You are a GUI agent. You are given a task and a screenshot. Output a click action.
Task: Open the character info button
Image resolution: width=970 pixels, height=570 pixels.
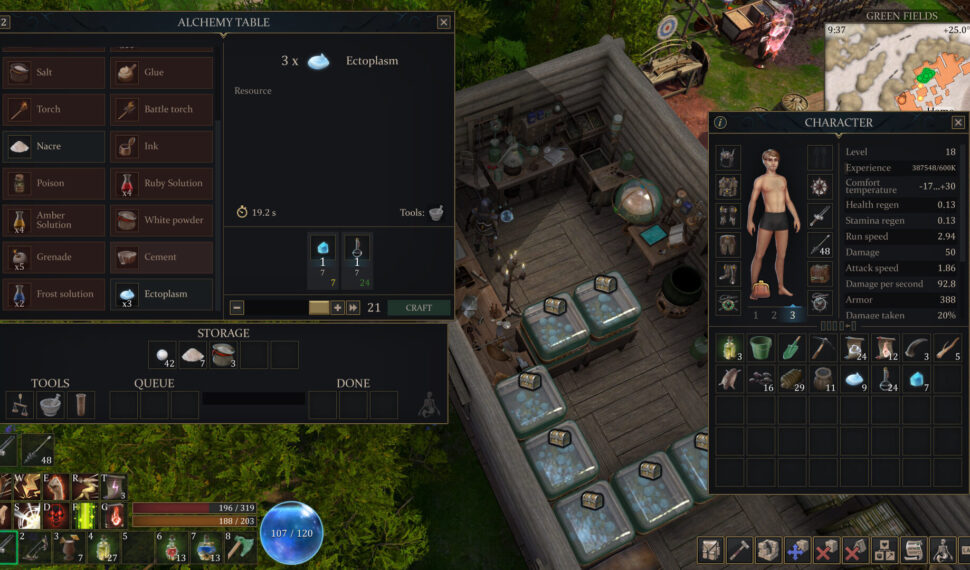tap(720, 122)
